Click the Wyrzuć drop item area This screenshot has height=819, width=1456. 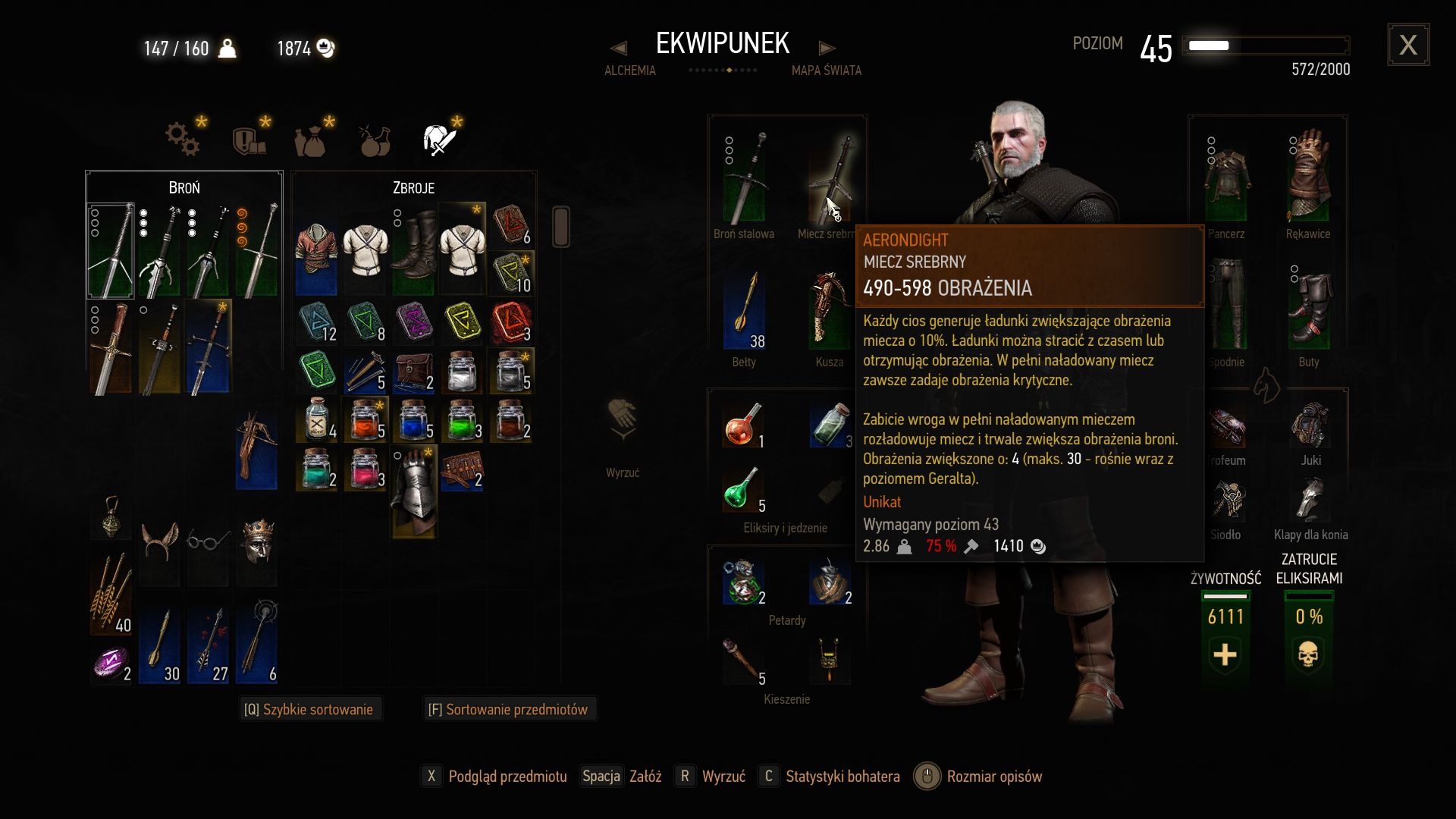point(623,440)
